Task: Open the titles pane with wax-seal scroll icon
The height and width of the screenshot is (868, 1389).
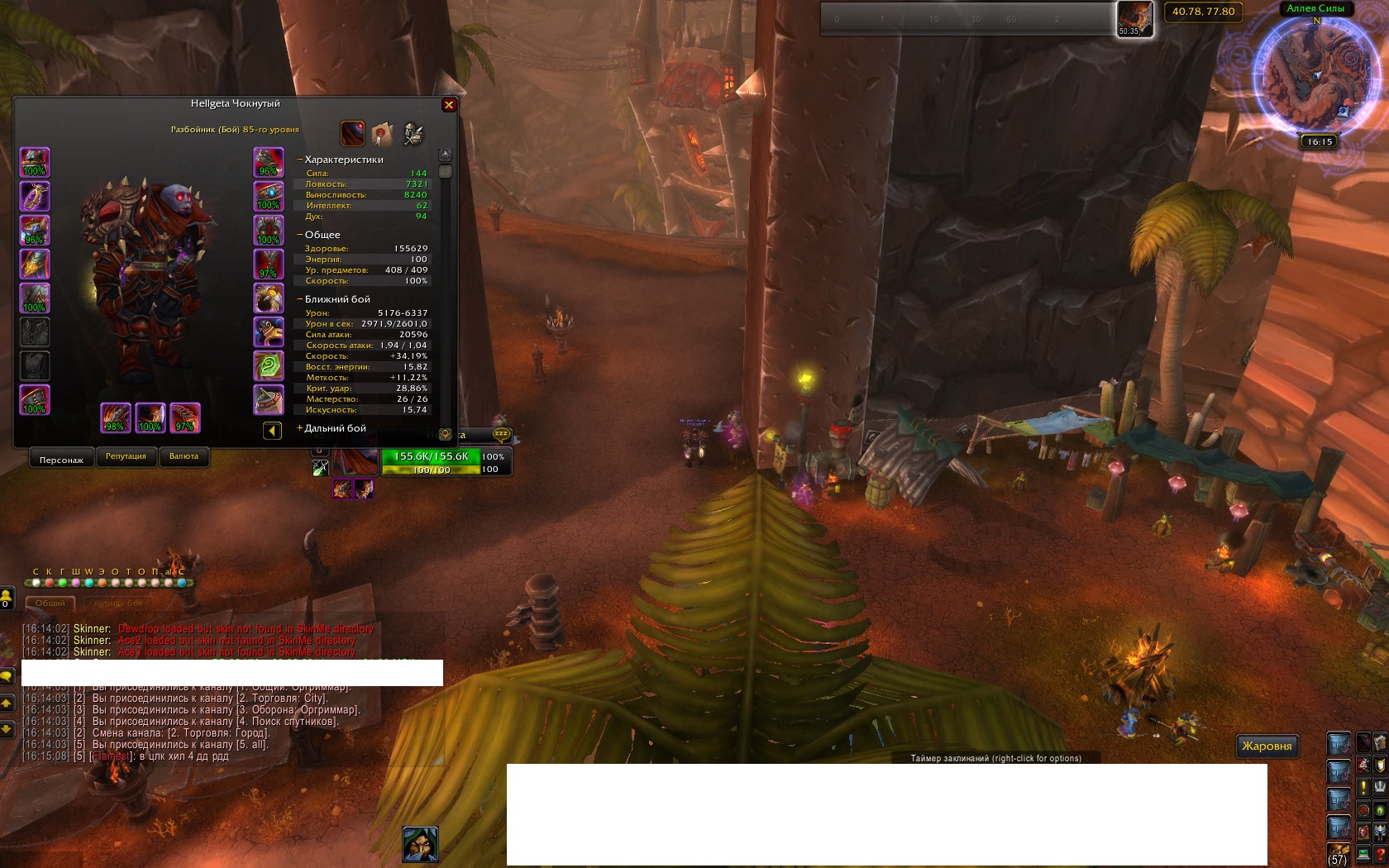Action: [382, 133]
